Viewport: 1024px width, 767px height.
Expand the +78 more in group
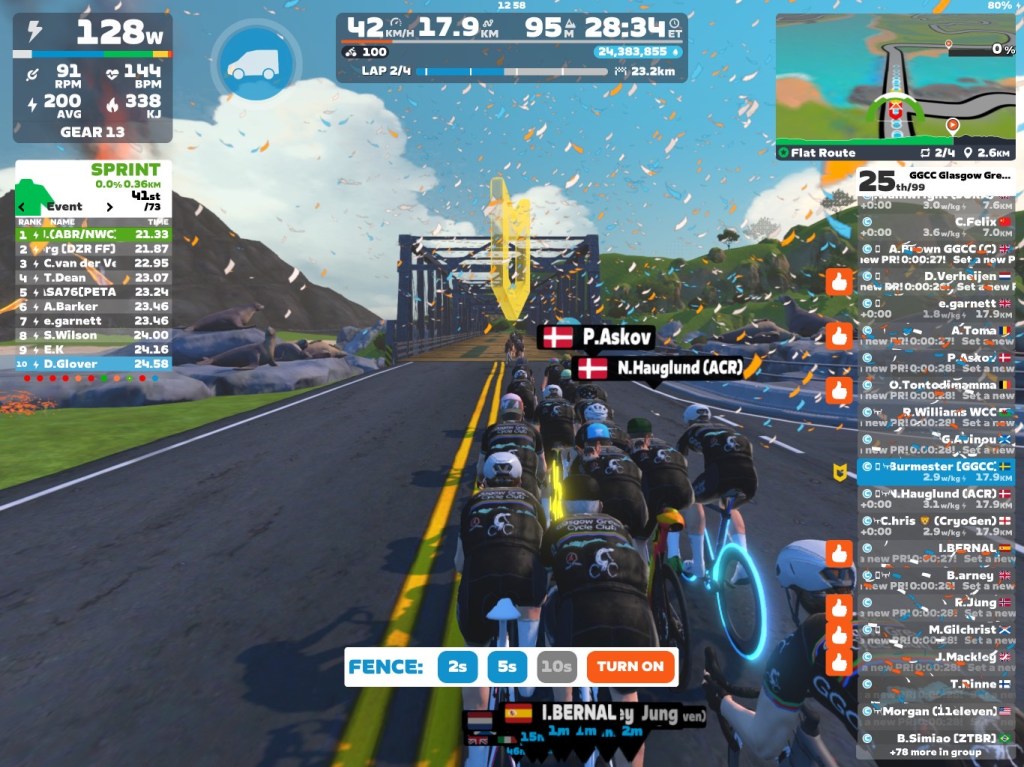[935, 751]
